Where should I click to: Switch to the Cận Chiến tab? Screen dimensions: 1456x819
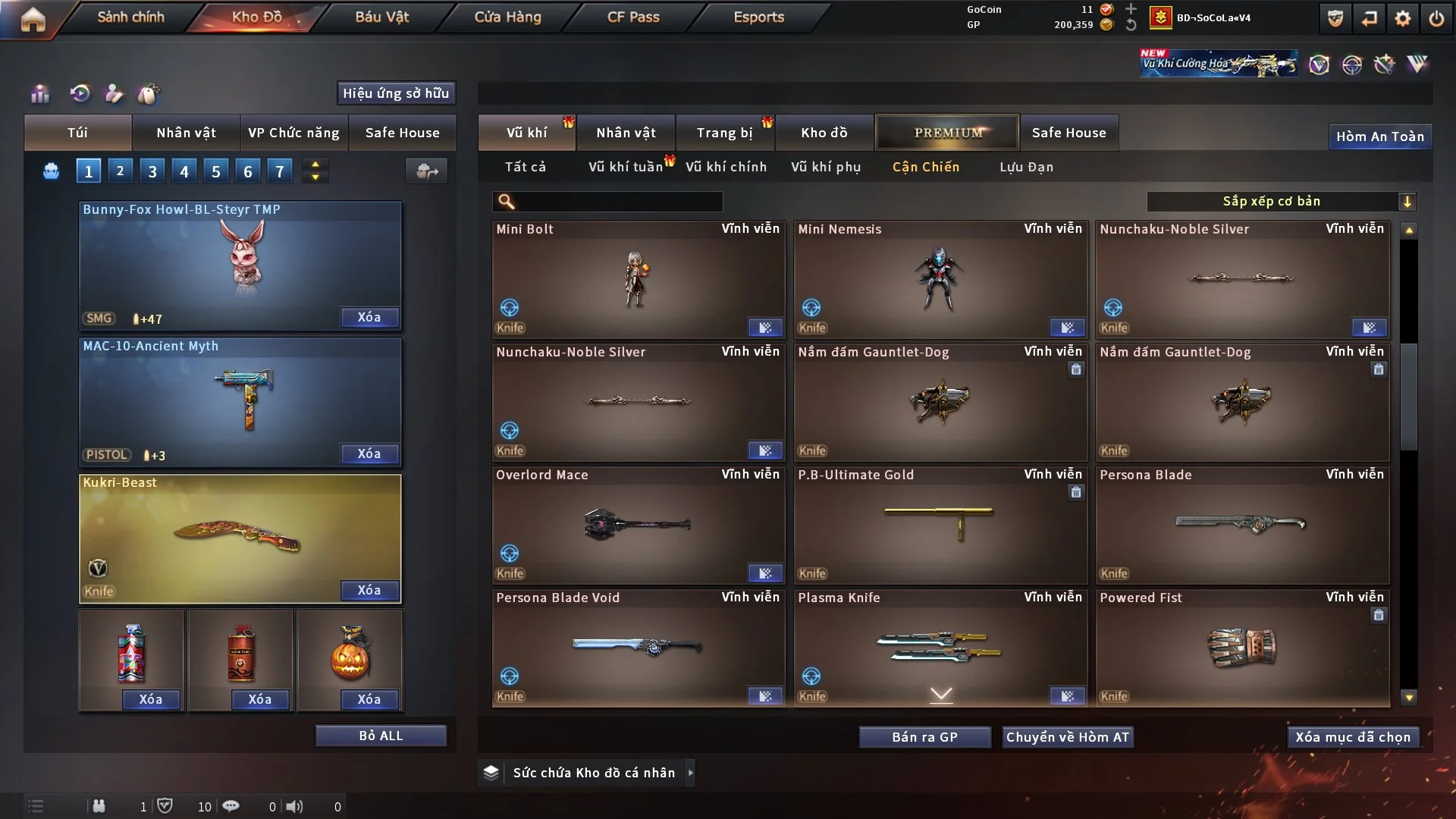pyautogui.click(x=926, y=167)
